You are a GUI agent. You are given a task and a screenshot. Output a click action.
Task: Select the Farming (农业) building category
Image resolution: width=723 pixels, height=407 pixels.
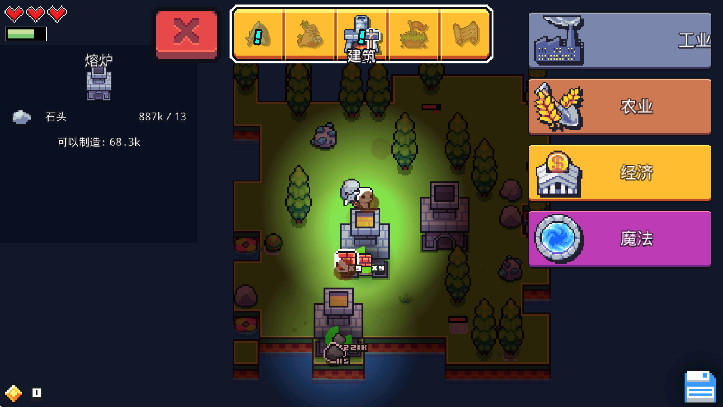pos(619,106)
